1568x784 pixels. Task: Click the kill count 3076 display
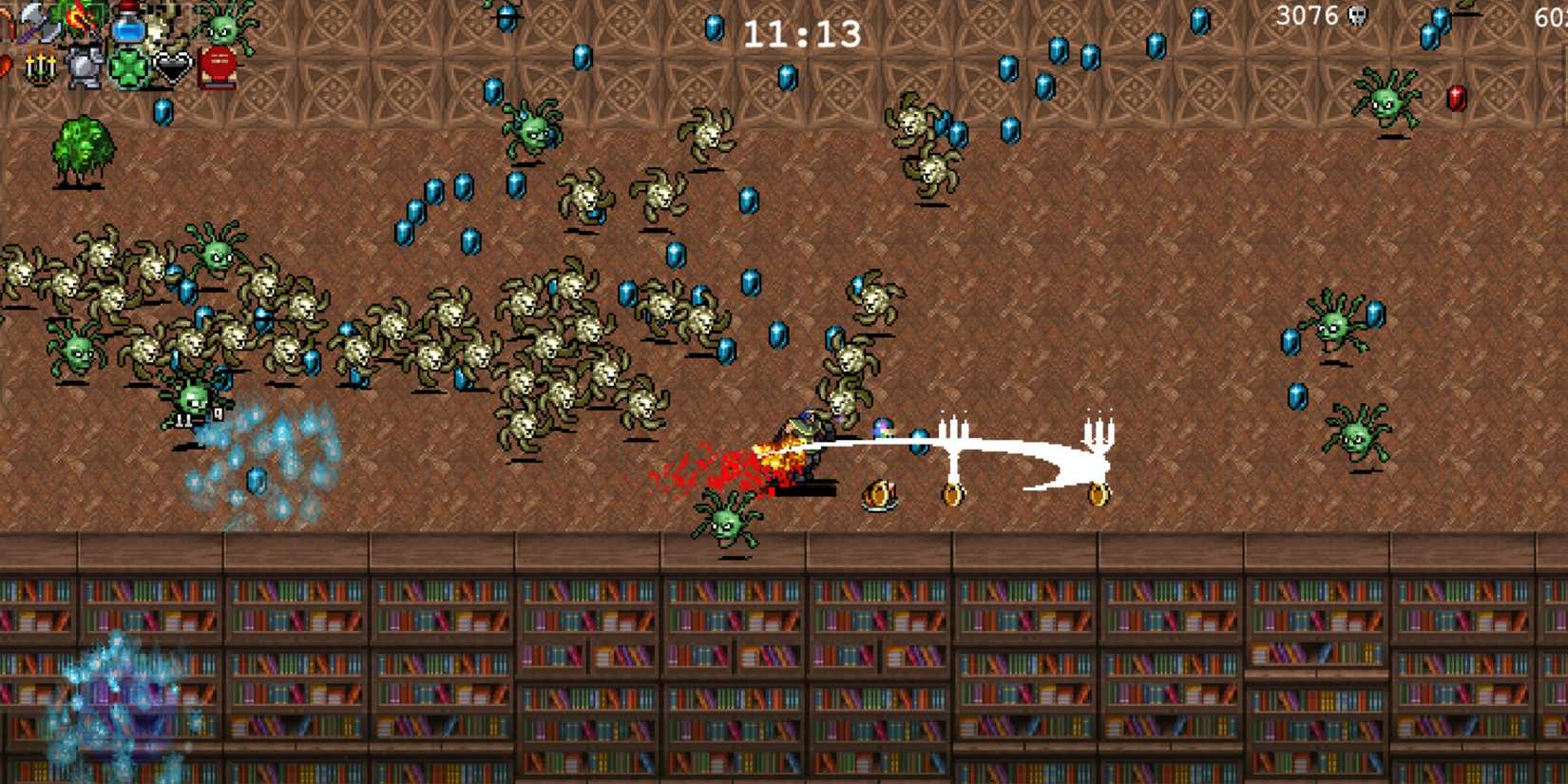click(1307, 15)
